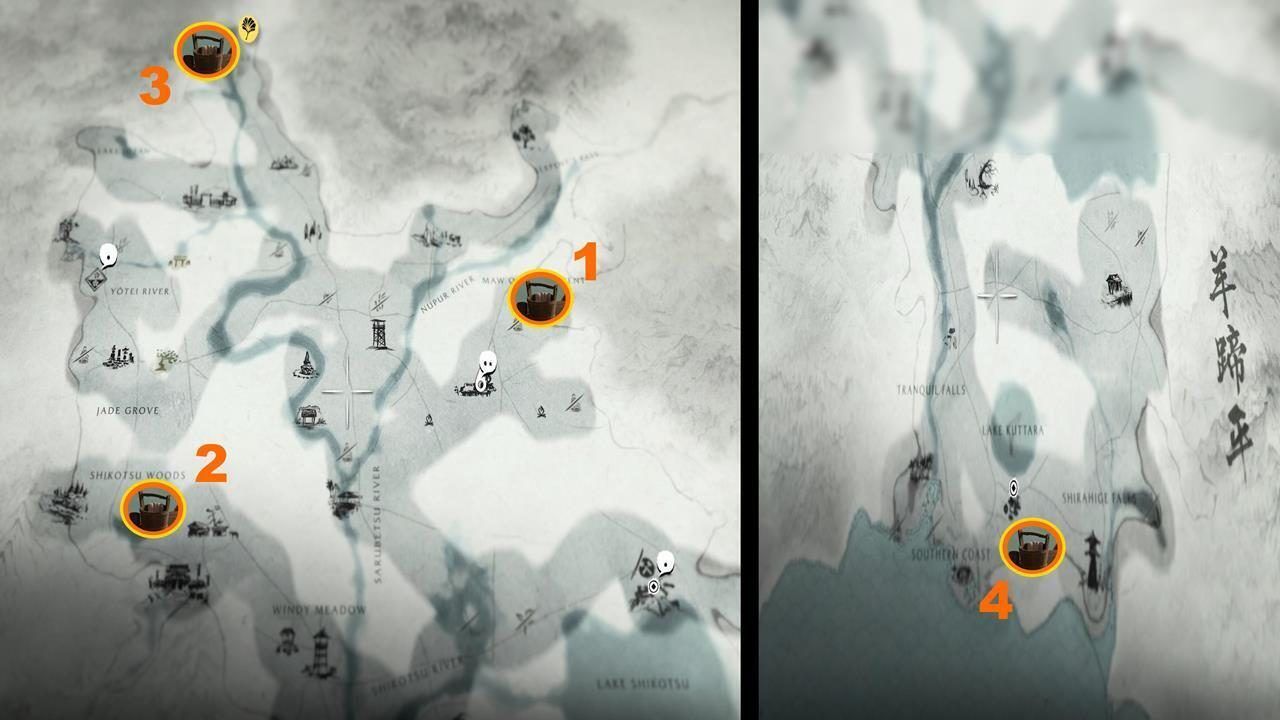Select the hot spring marker numbered 1
This screenshot has height=720, width=1280.
point(540,298)
